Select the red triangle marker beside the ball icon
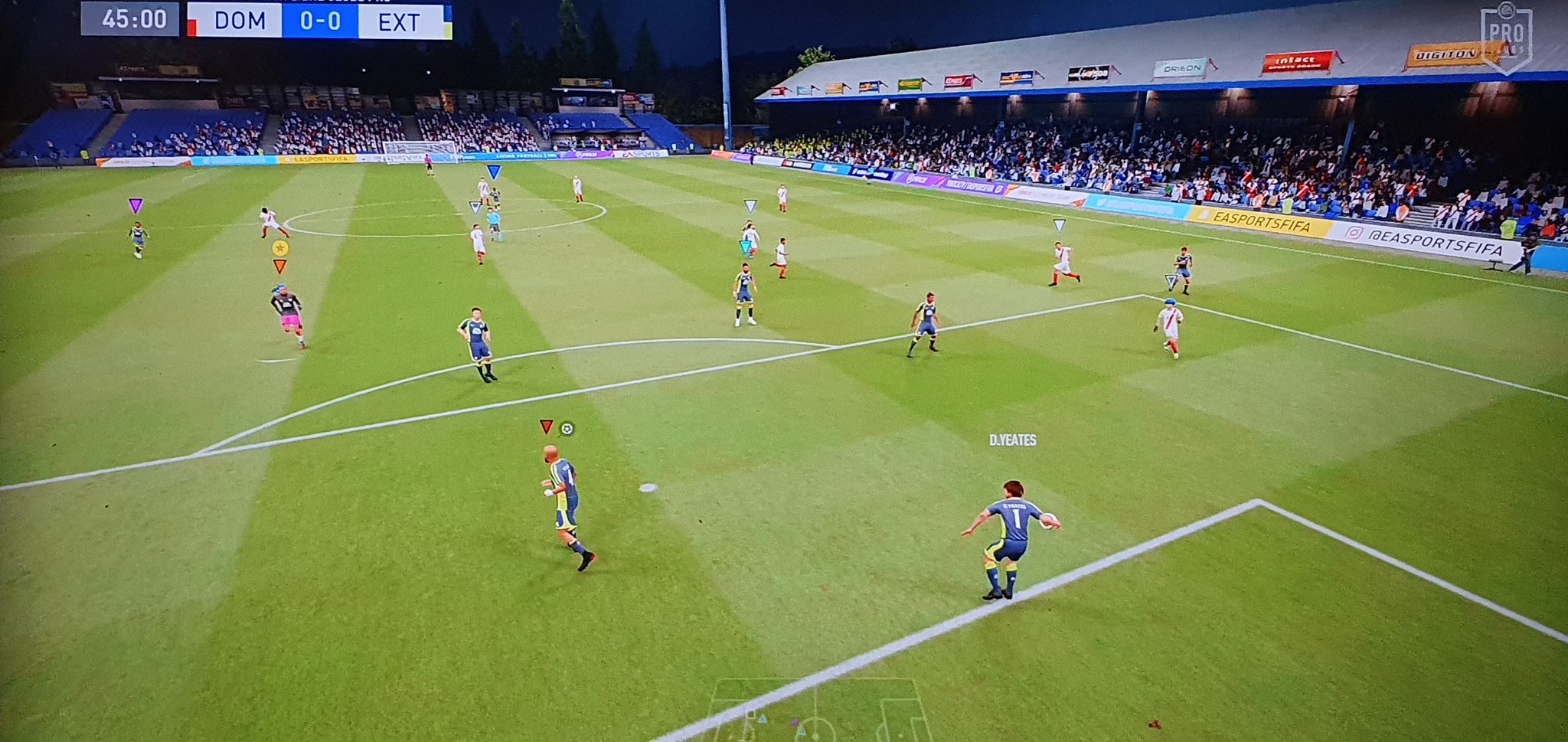 [545, 427]
